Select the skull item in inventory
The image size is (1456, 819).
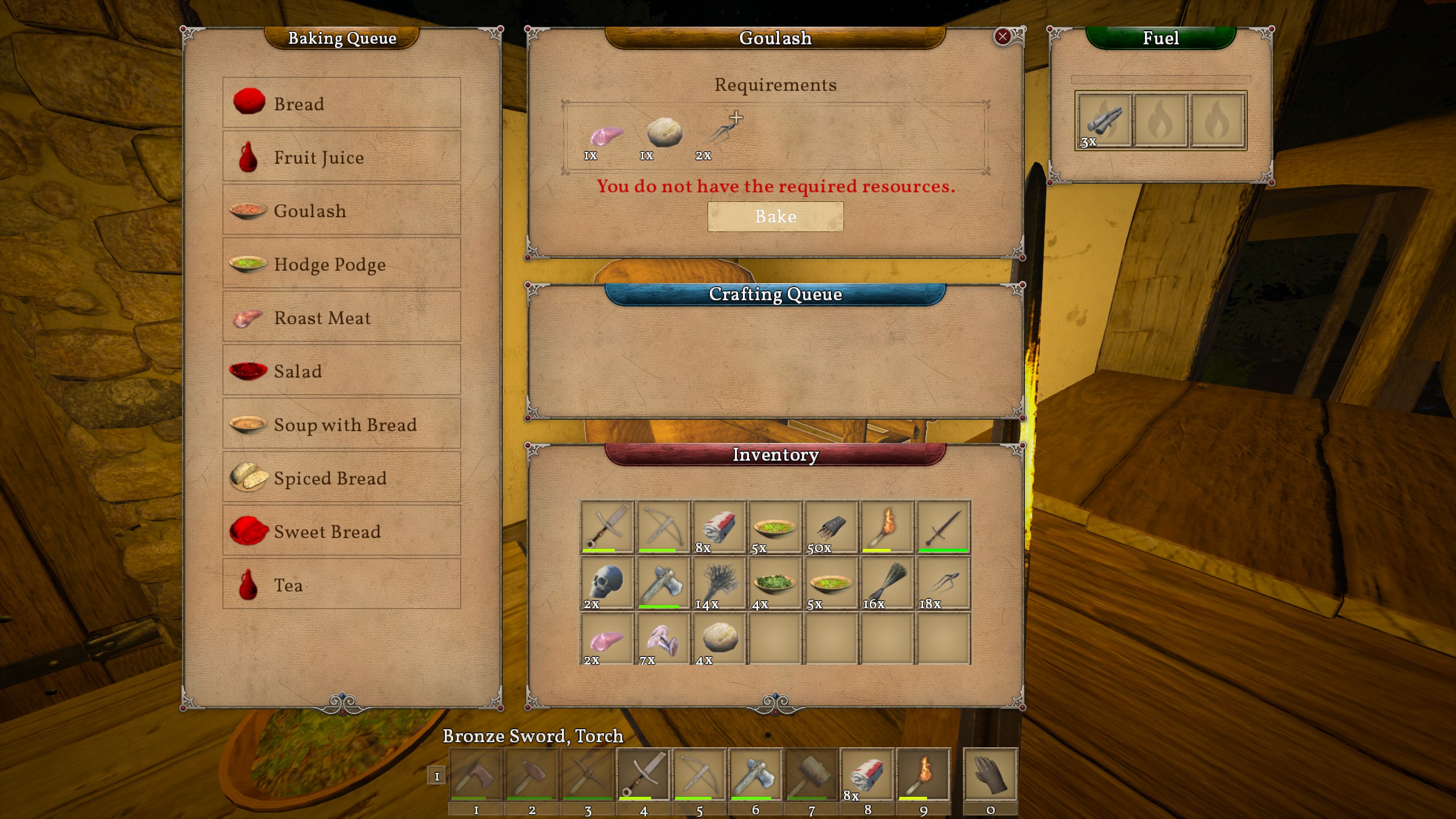[607, 583]
